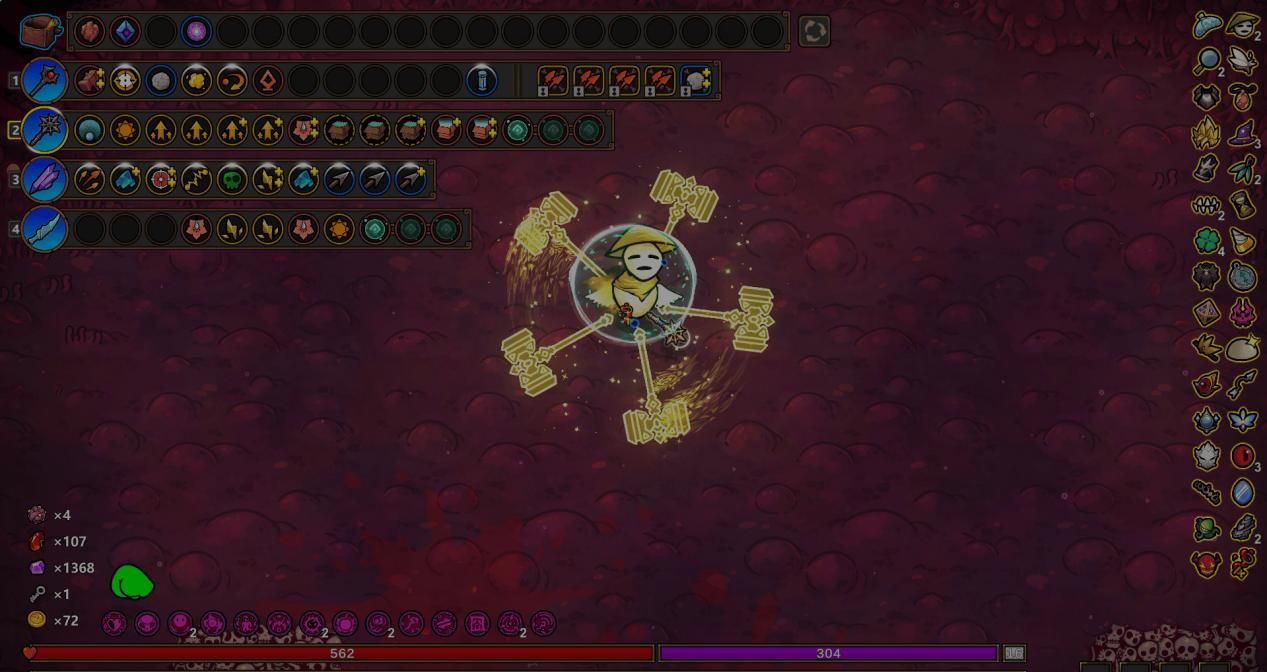This screenshot has width=1267, height=672.
Task: Click the four-leaf clover relic icon
Action: [1208, 241]
